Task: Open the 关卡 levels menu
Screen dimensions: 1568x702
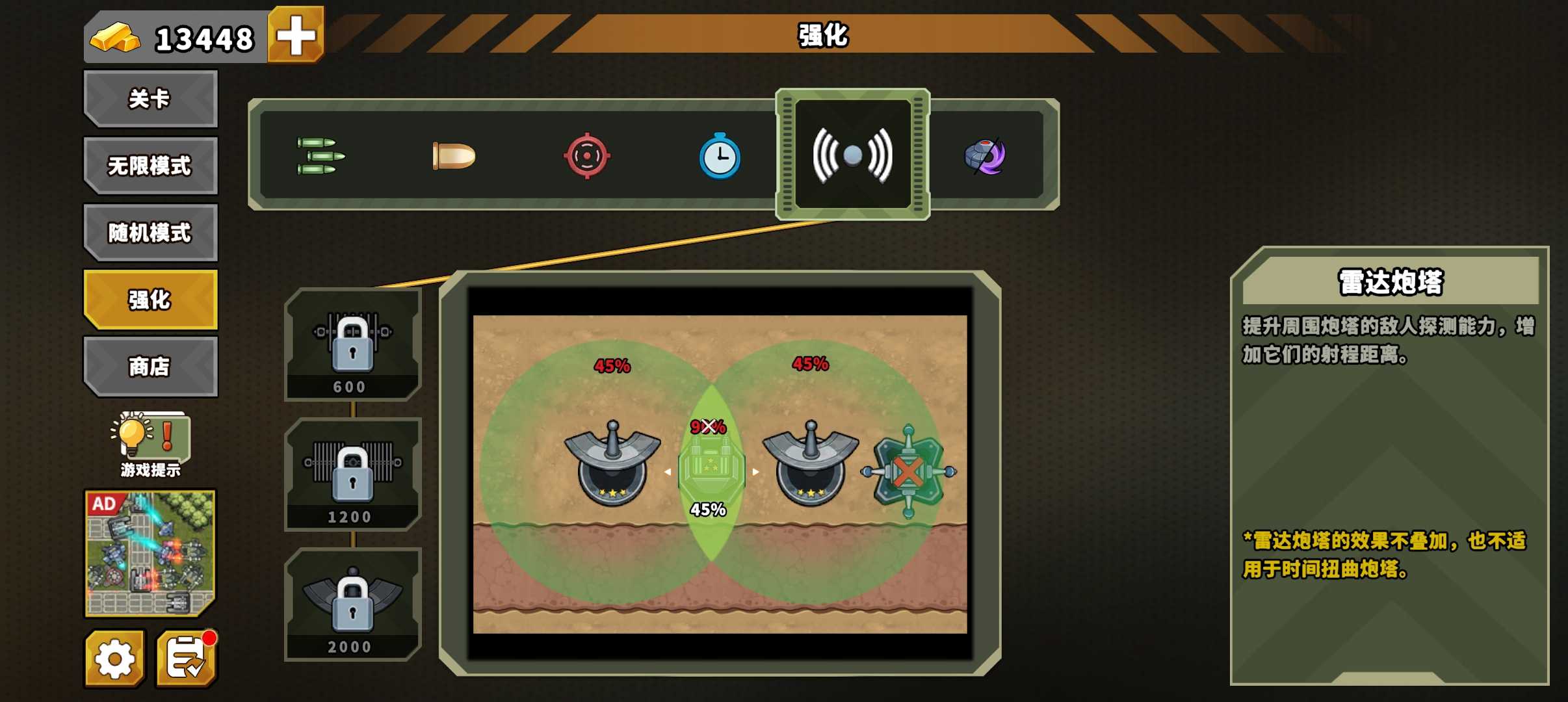Action: tap(150, 99)
